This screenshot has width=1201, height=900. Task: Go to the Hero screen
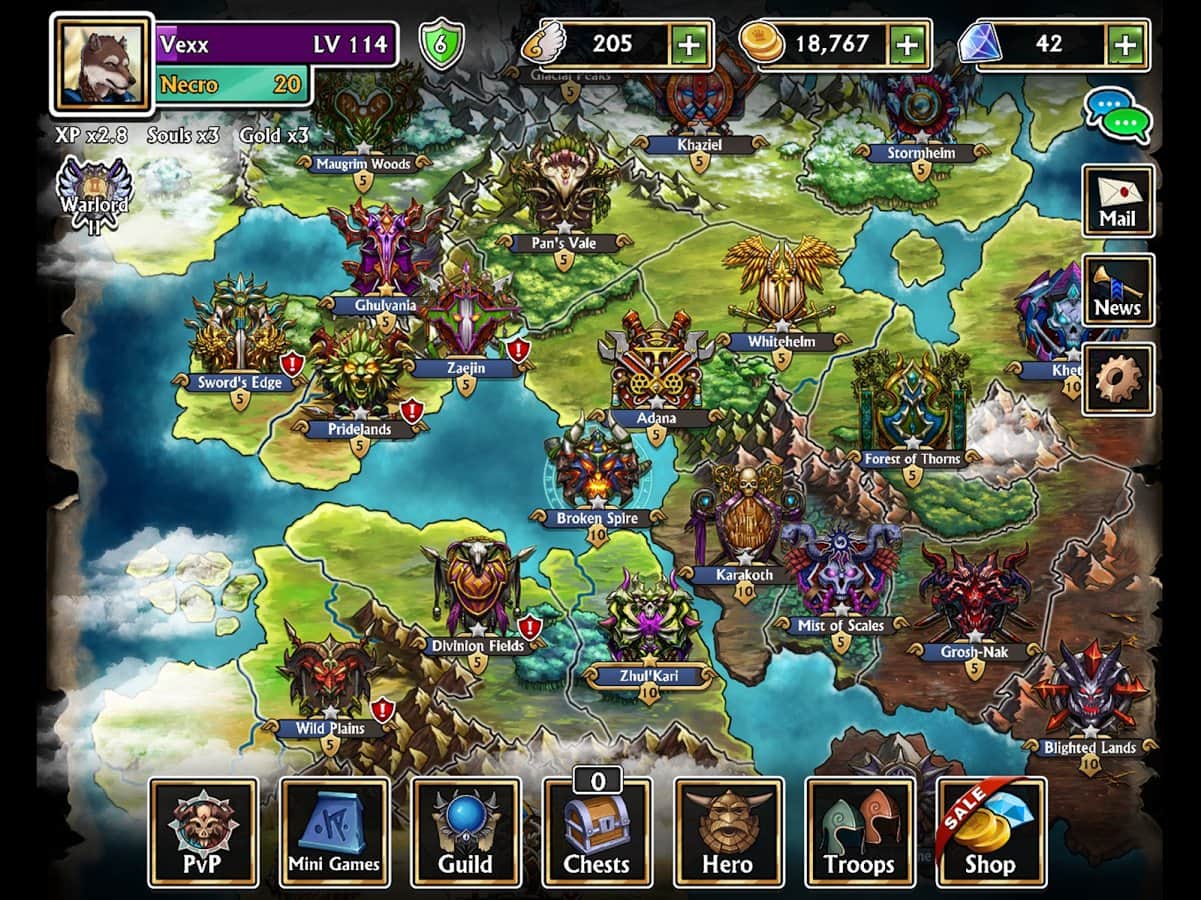728,832
